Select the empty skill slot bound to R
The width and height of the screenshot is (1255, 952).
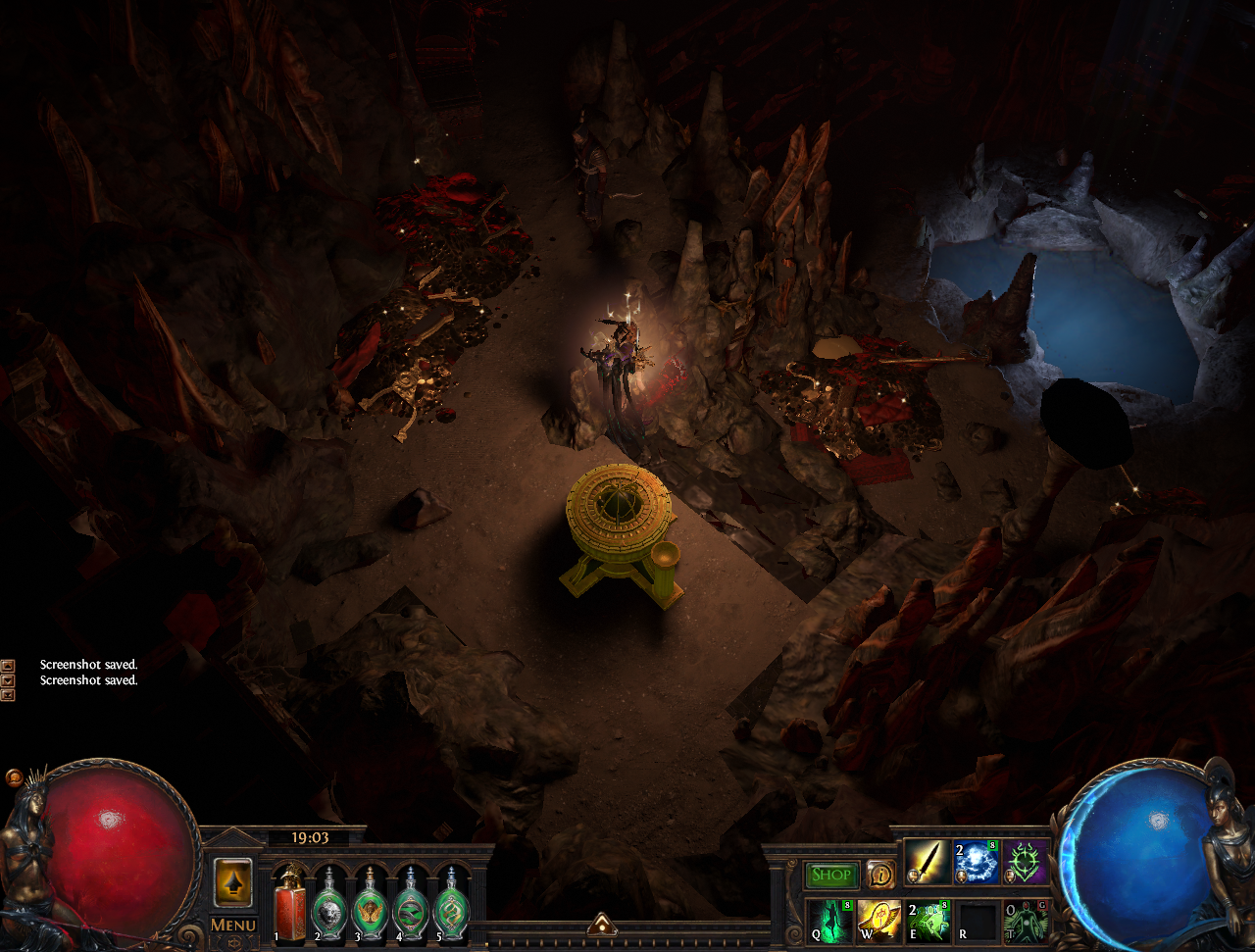pos(977,921)
